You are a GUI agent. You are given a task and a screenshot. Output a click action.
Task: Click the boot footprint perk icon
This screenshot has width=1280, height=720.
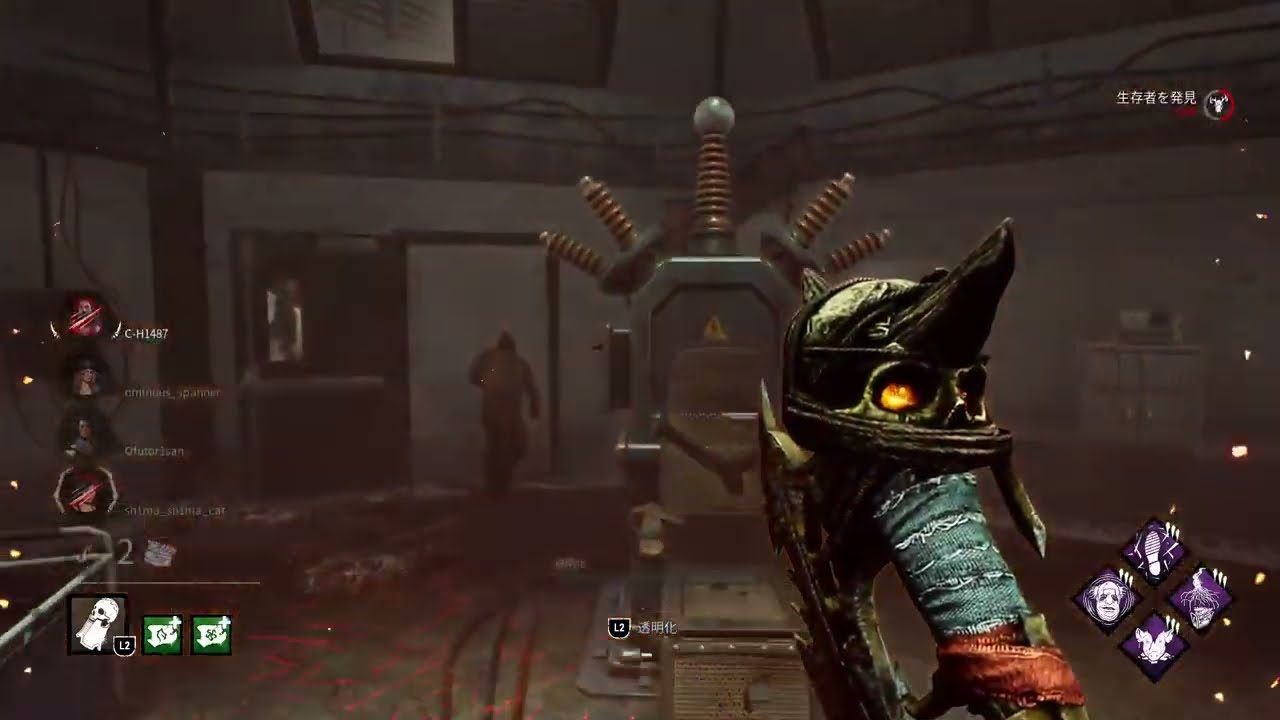[x=1154, y=552]
